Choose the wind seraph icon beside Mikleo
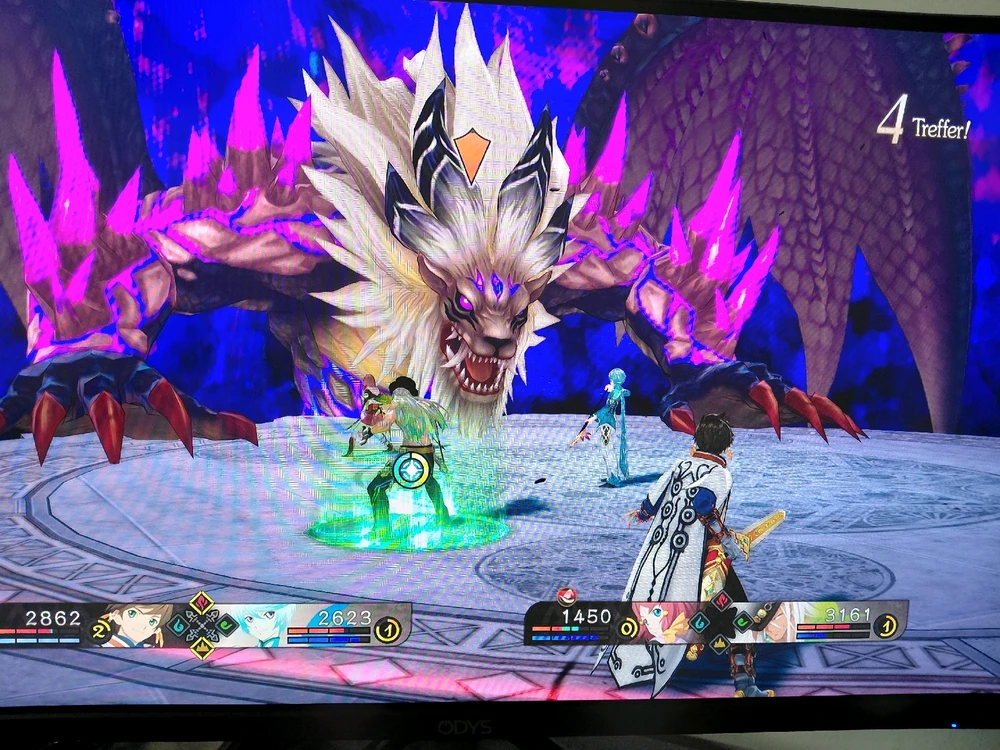The width and height of the screenshot is (1000, 750). pos(227,626)
